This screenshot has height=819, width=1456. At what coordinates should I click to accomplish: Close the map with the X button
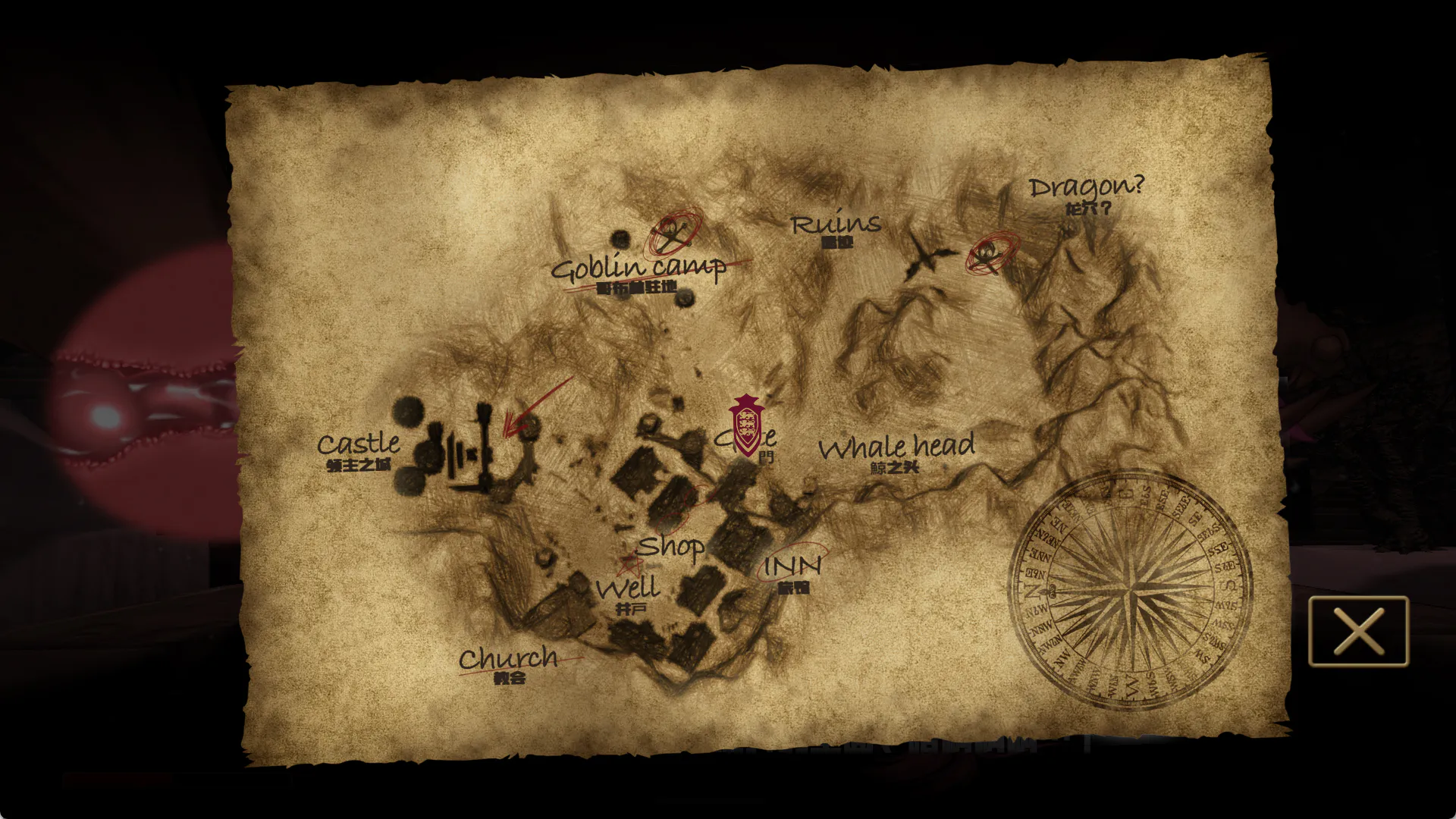coord(1358,632)
